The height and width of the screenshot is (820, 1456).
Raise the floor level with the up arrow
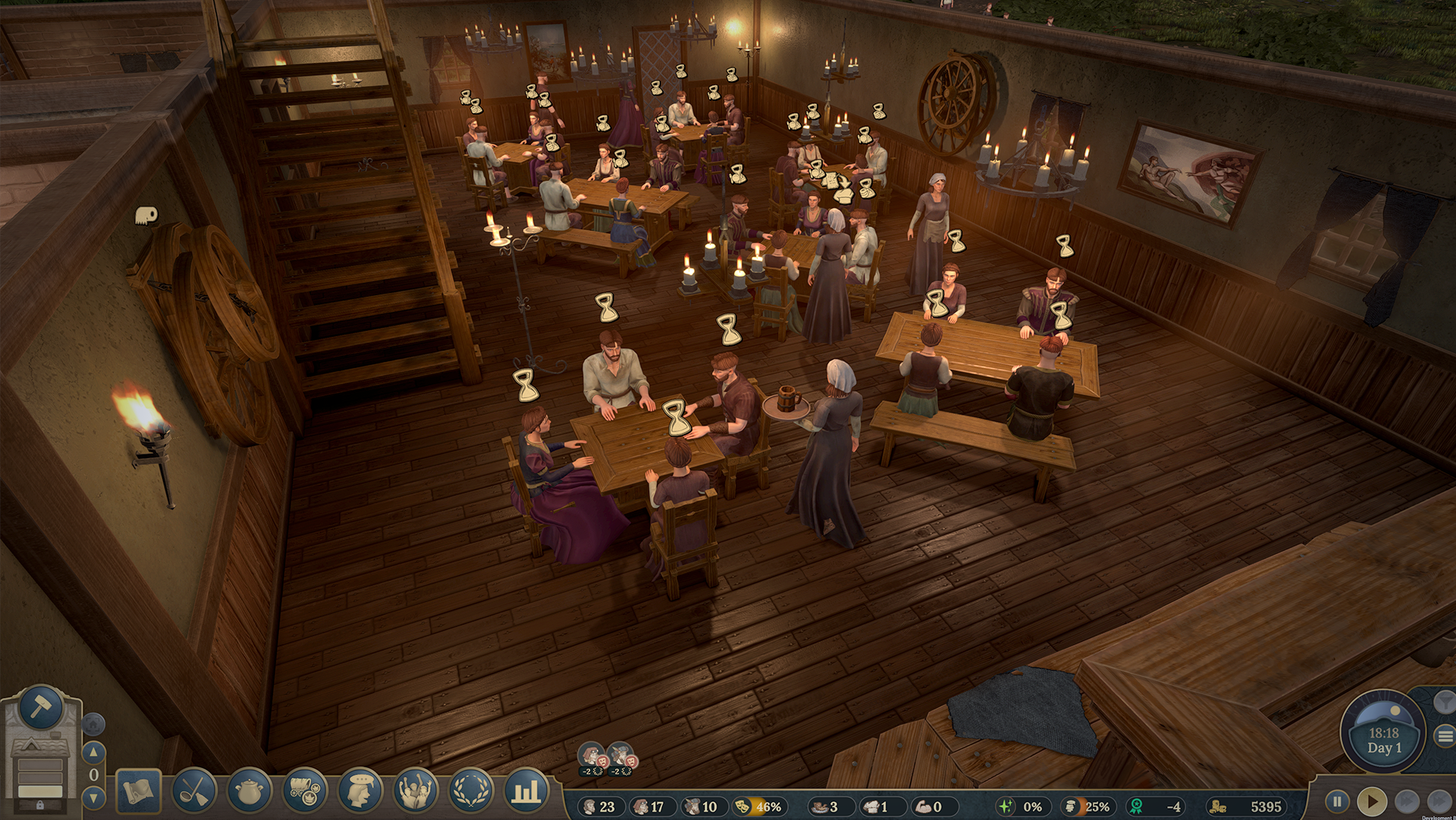tap(93, 751)
